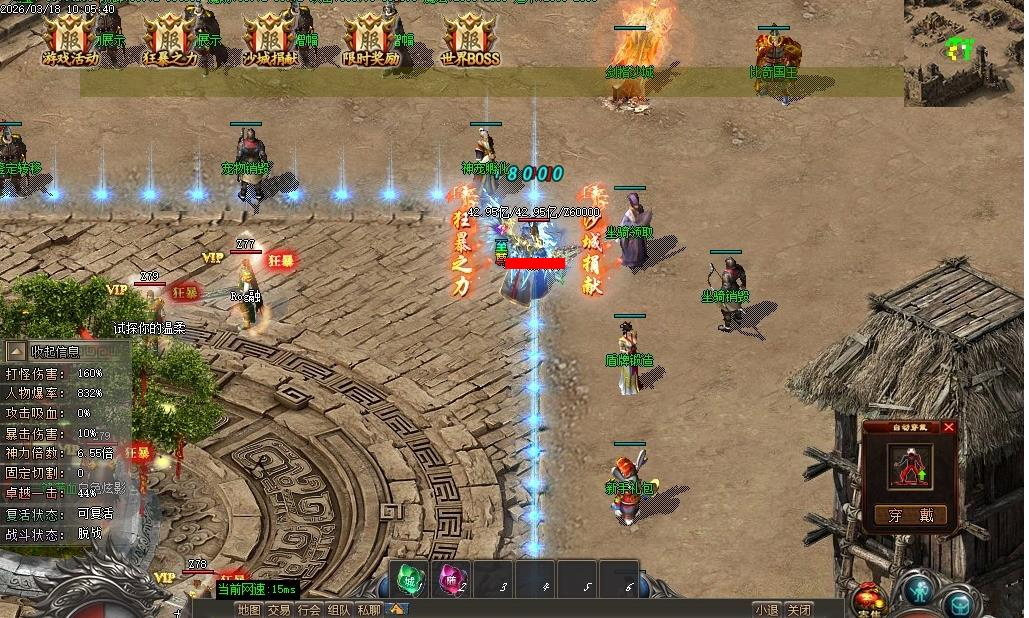Select the red armor item in auto-equip popup

tap(909, 465)
